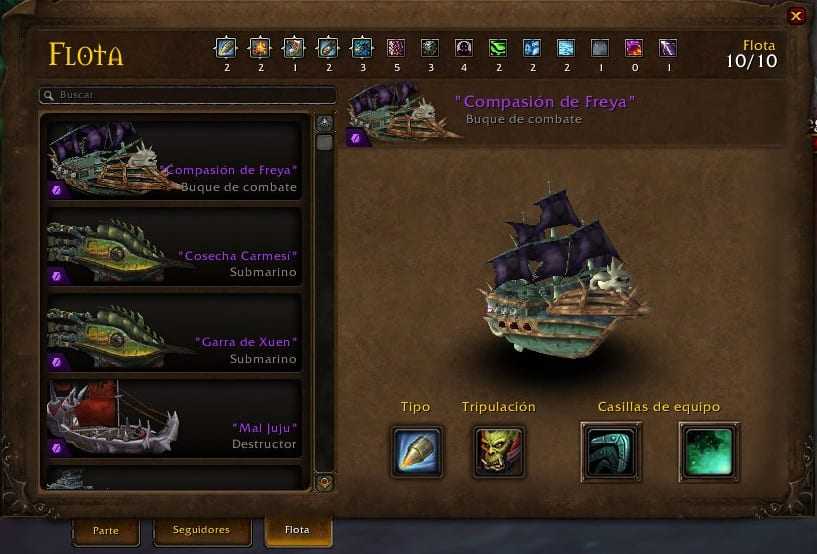Image resolution: width=817 pixels, height=554 pixels.
Task: Select the "Compasión de Freya" ship row
Action: click(x=174, y=158)
